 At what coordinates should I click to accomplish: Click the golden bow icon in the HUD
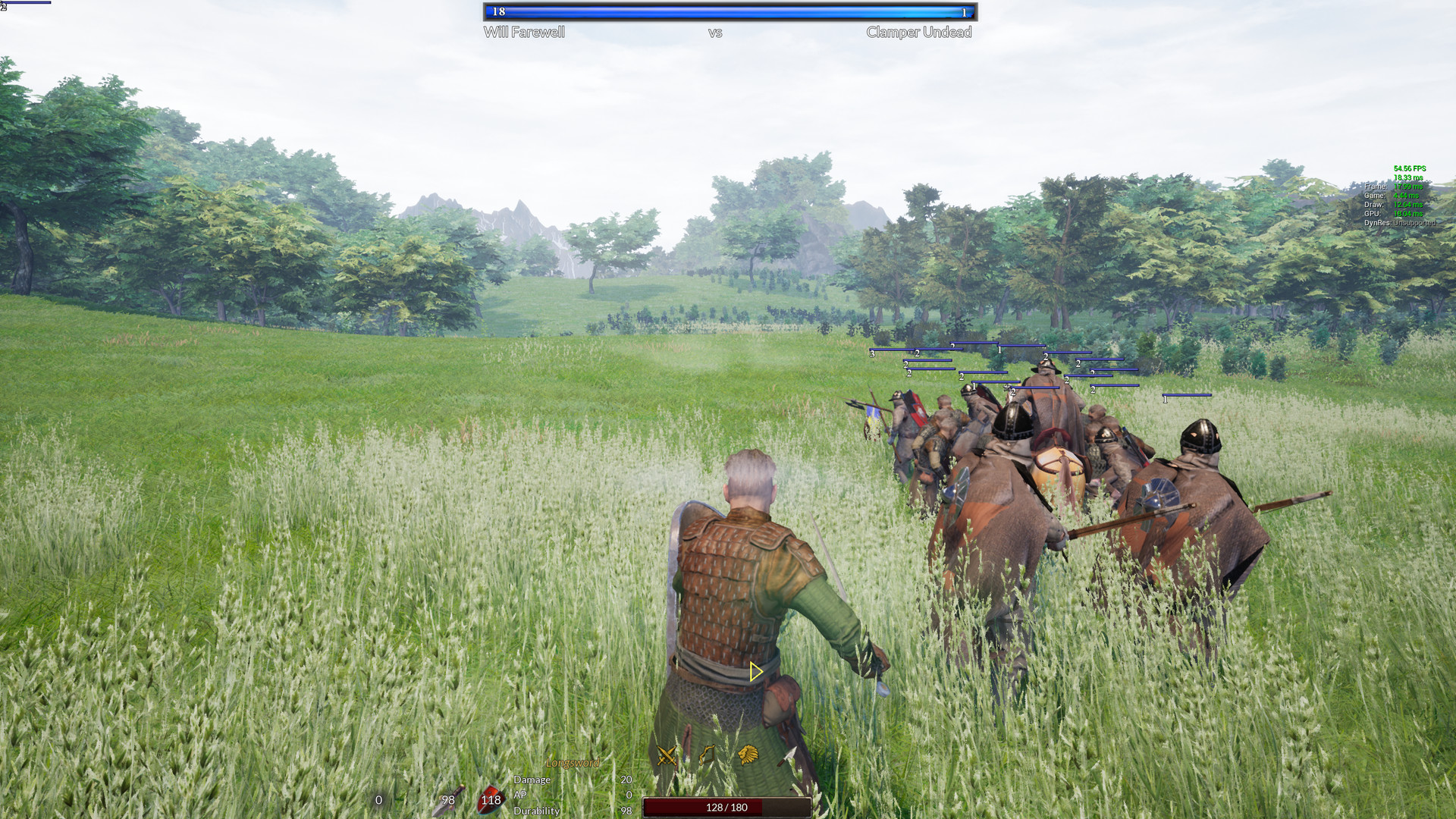(x=708, y=756)
